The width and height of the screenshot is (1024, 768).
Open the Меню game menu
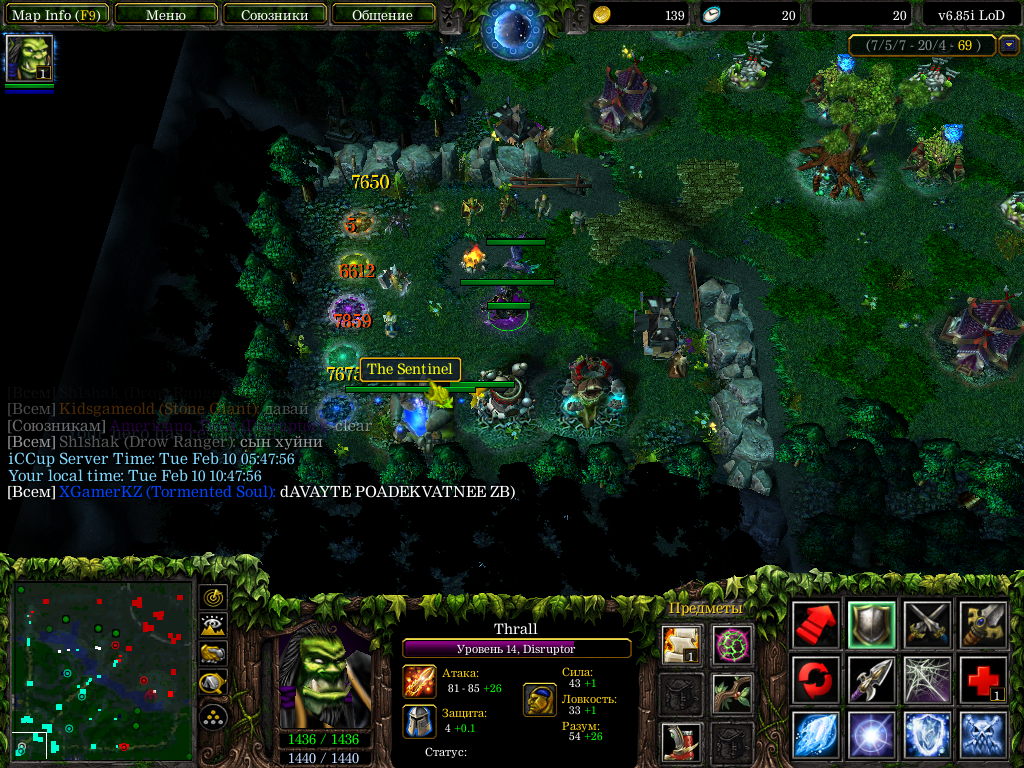166,15
